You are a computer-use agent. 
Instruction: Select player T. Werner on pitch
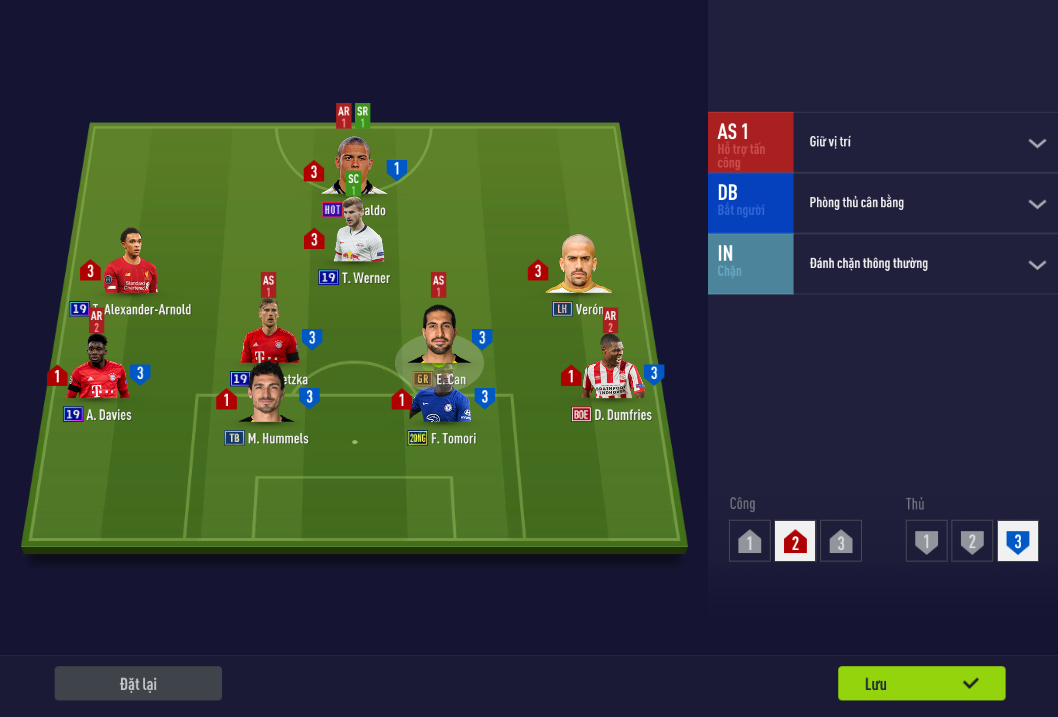click(359, 244)
